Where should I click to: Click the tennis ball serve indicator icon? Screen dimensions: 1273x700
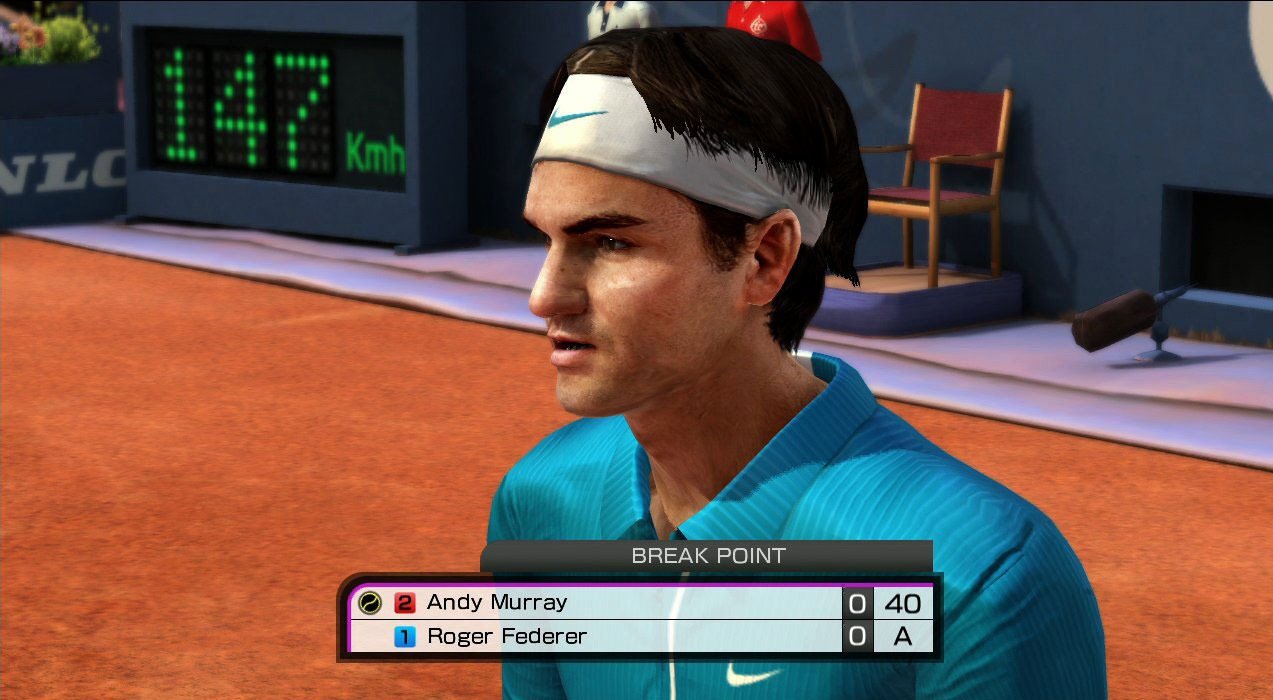[370, 603]
